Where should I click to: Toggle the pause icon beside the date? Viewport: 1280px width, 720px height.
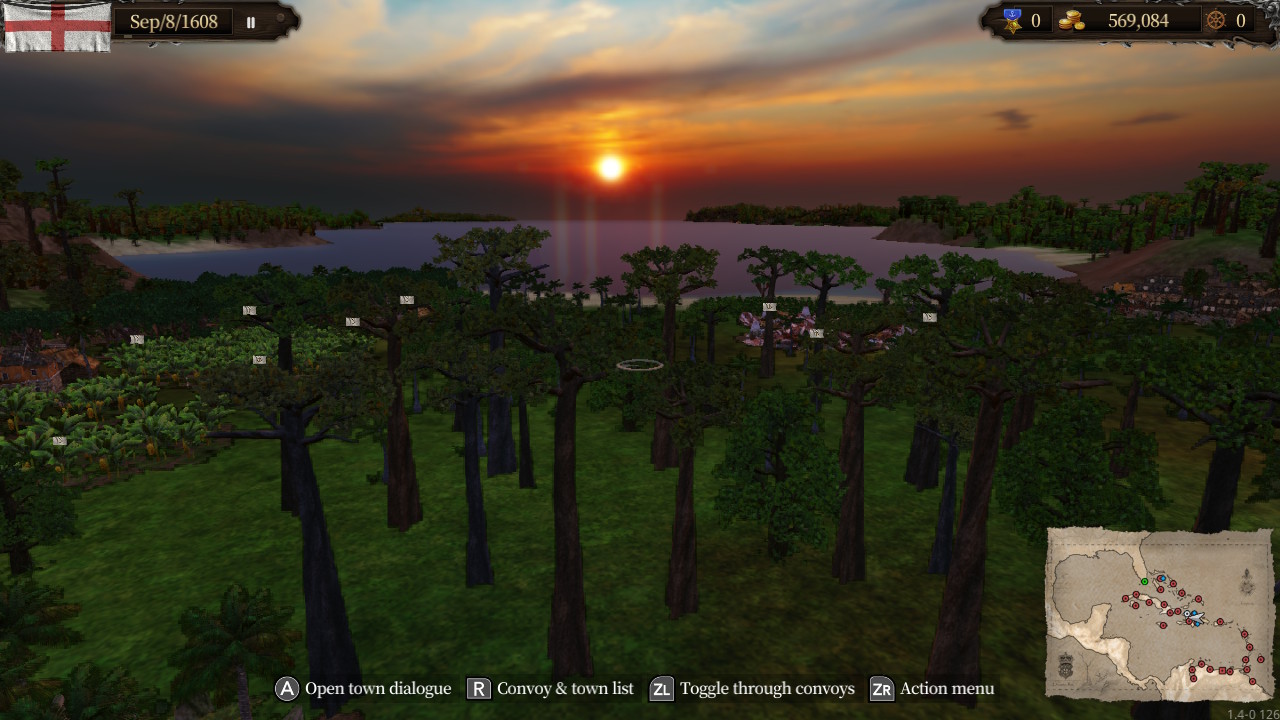click(250, 21)
